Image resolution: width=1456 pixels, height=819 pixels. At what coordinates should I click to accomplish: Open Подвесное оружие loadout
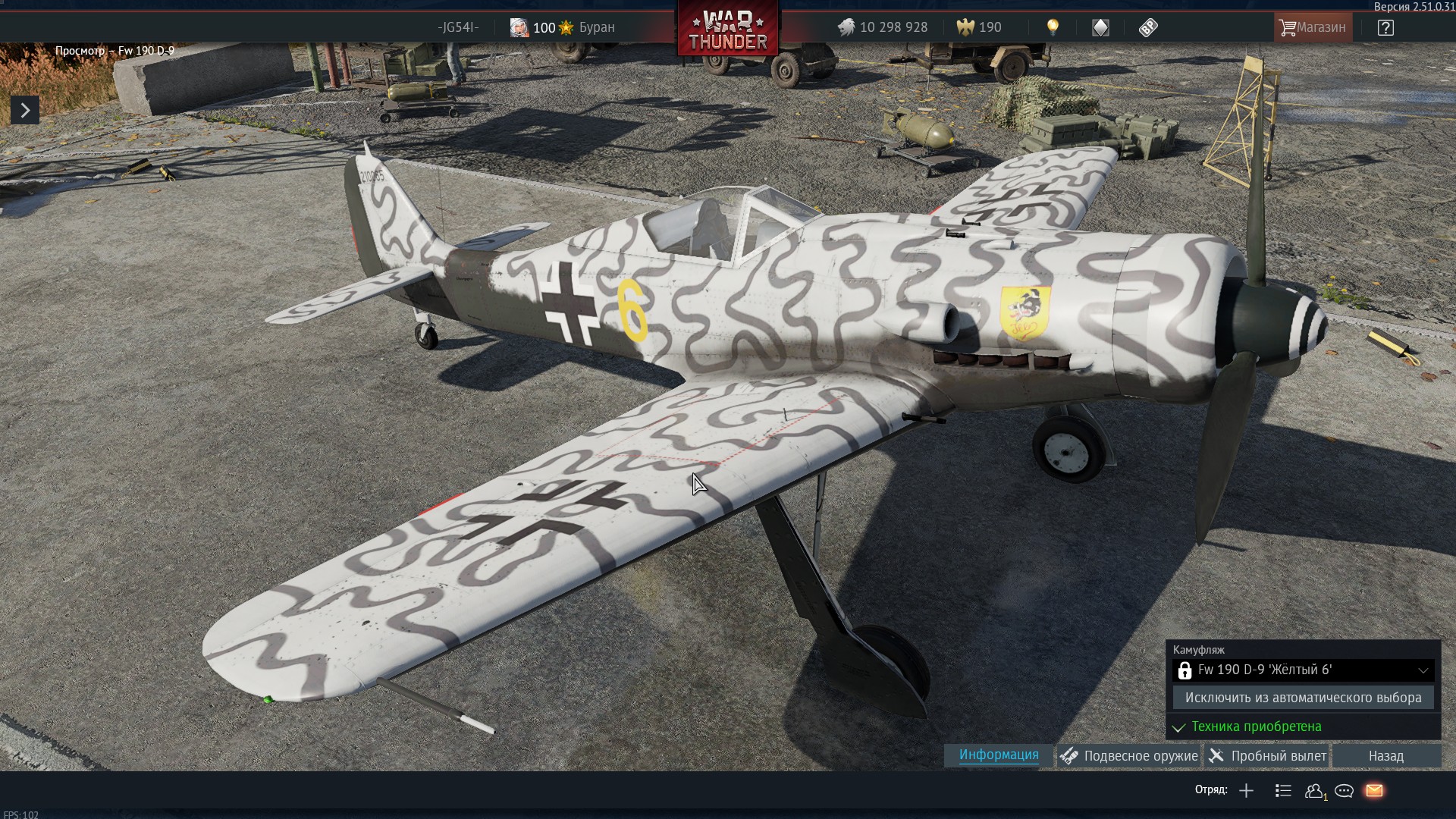[1129, 756]
